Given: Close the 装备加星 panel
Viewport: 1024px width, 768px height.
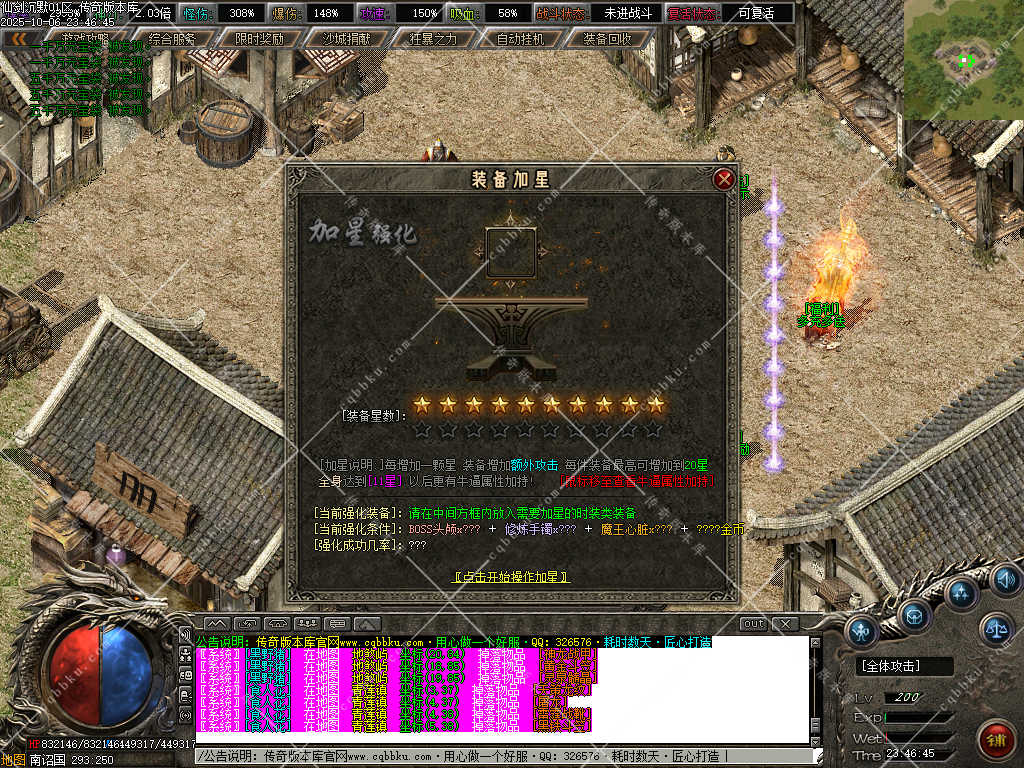Looking at the screenshot, I should 724,180.
